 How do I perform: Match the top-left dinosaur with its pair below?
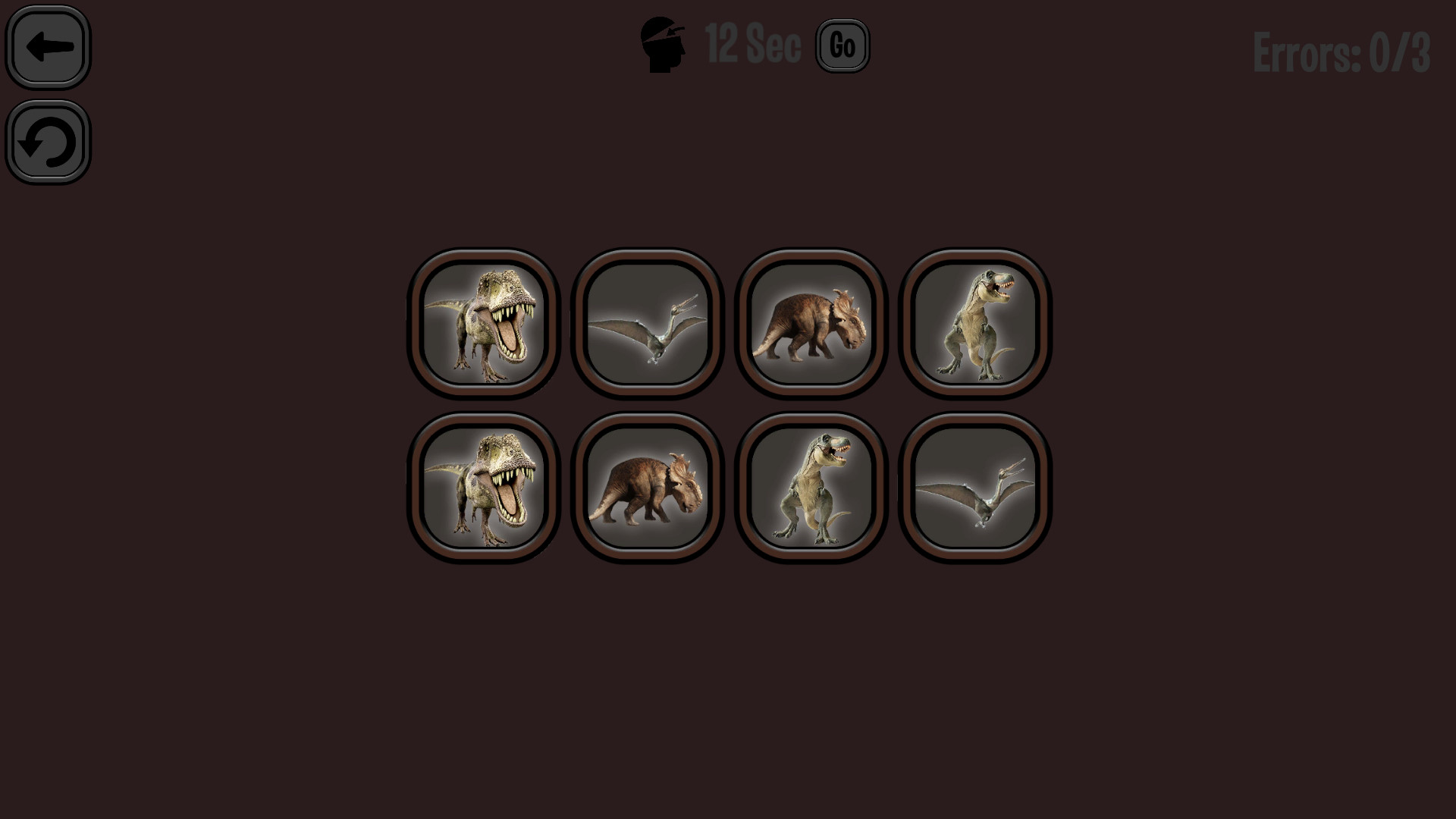pyautogui.click(x=484, y=486)
